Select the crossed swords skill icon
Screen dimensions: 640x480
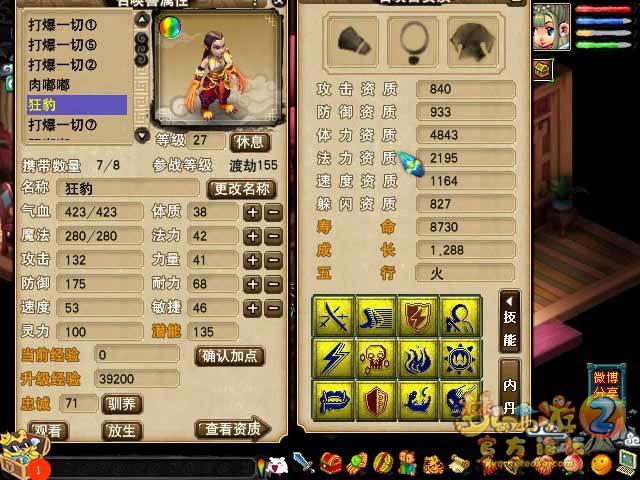(332, 316)
